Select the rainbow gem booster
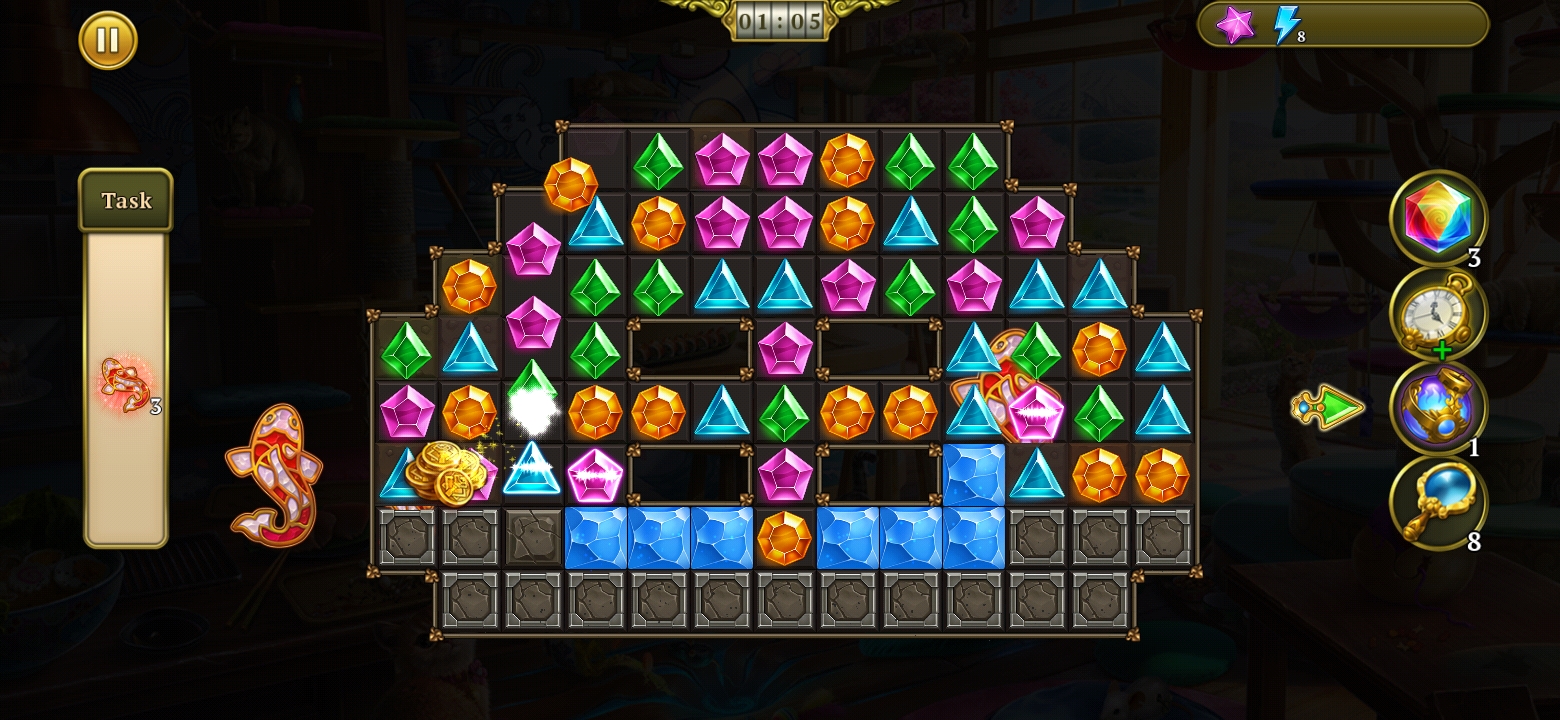 pos(1438,217)
